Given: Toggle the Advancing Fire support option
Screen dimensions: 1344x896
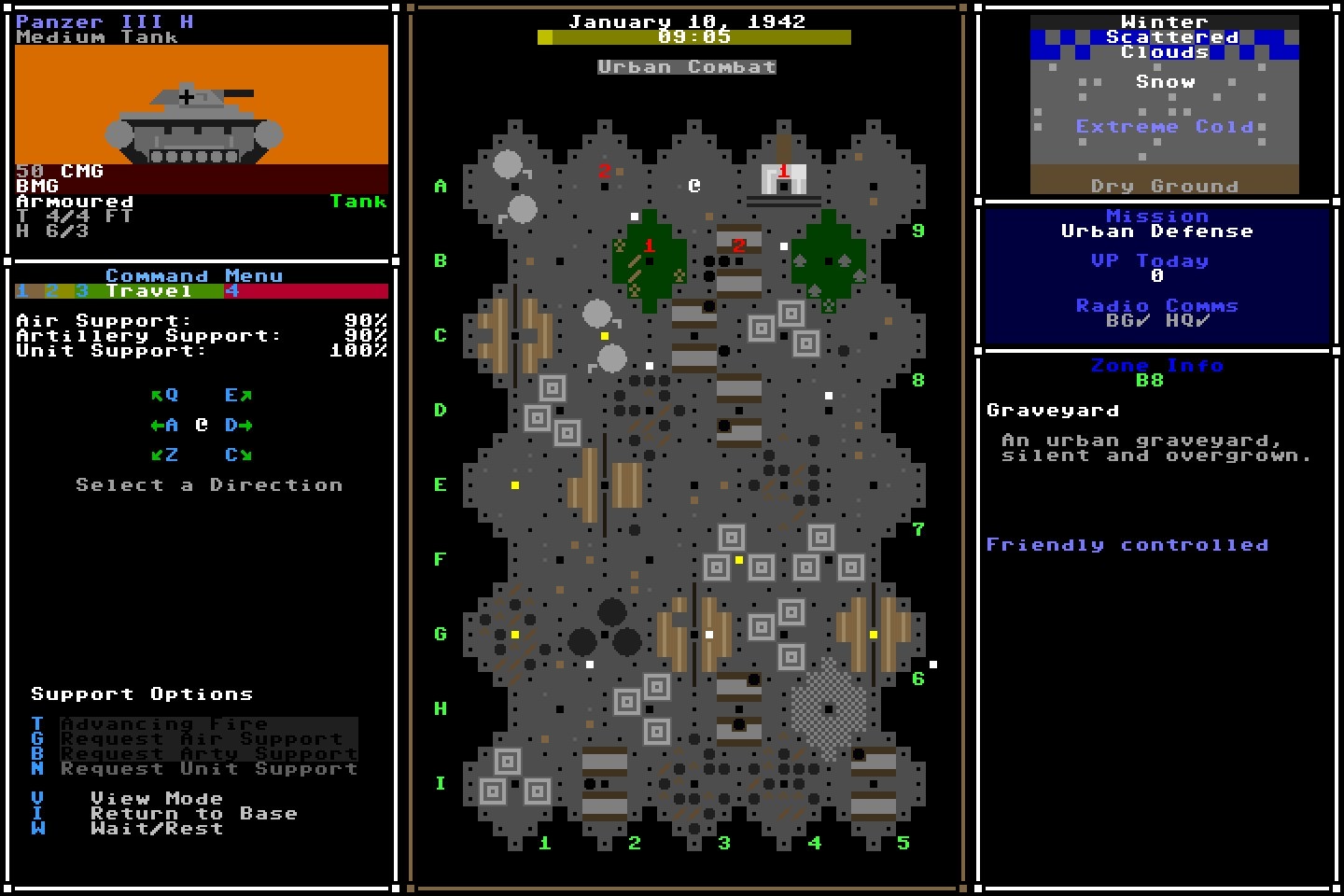Looking at the screenshot, I should point(163,723).
